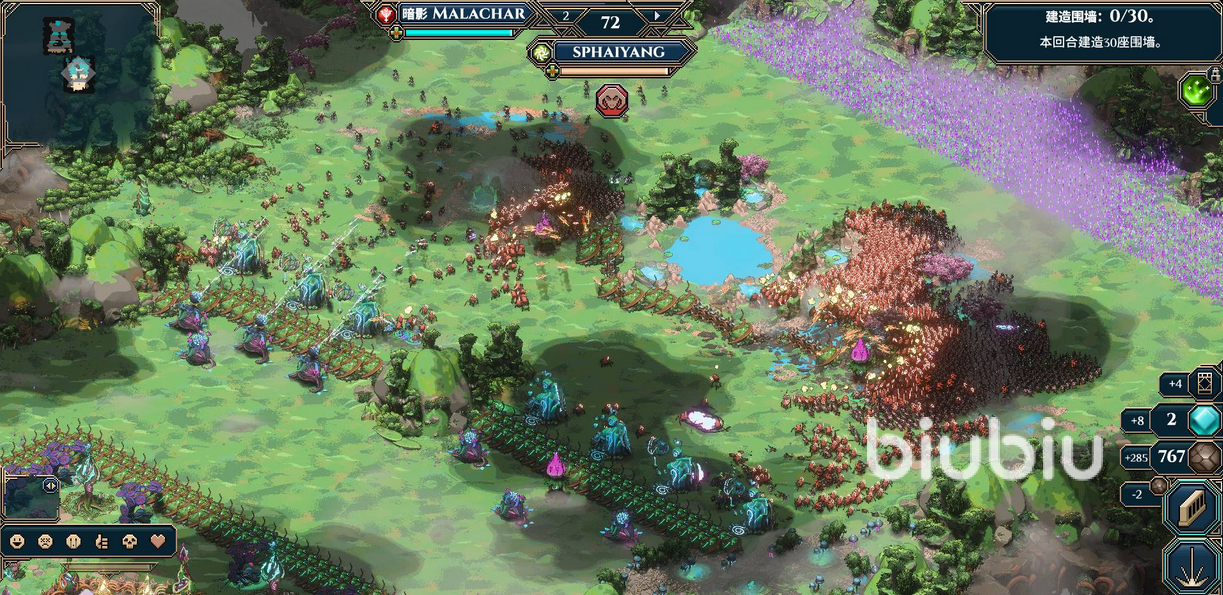The image size is (1223, 595).
Task: Send the heart emote
Action: (x=157, y=541)
